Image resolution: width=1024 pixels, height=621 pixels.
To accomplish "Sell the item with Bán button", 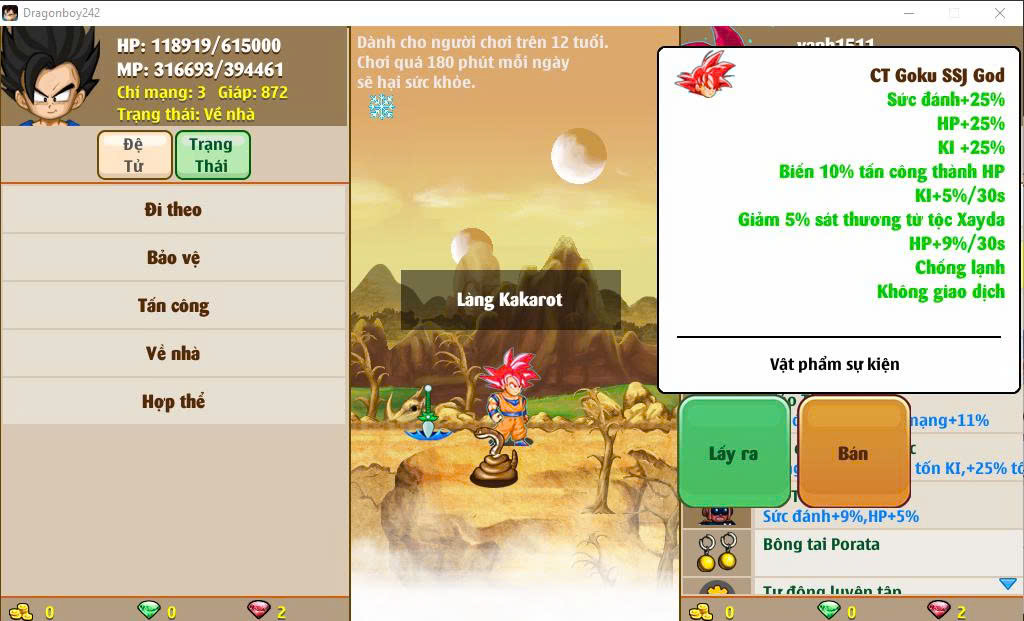I will (x=853, y=453).
